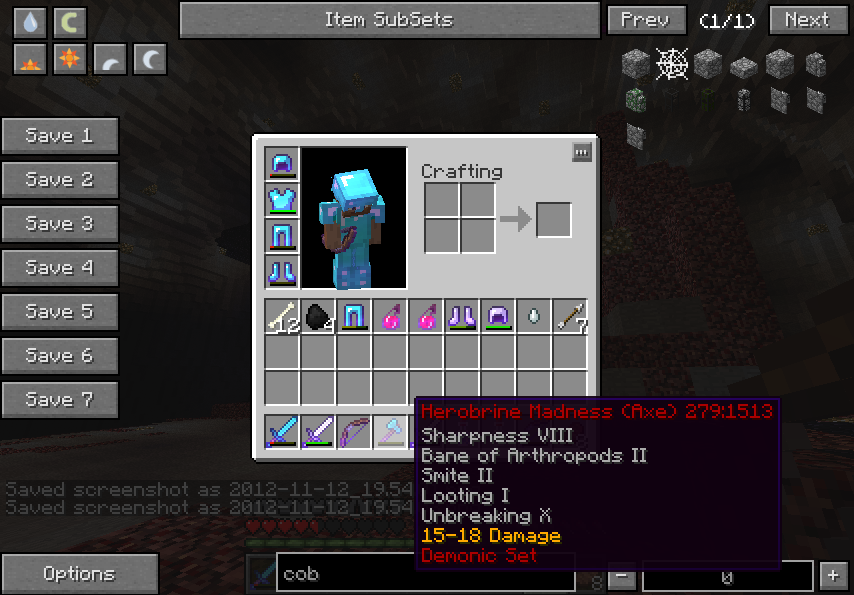Viewport: 854px width, 595px height.
Task: Open the Item SubSets dropdown
Action: click(388, 20)
